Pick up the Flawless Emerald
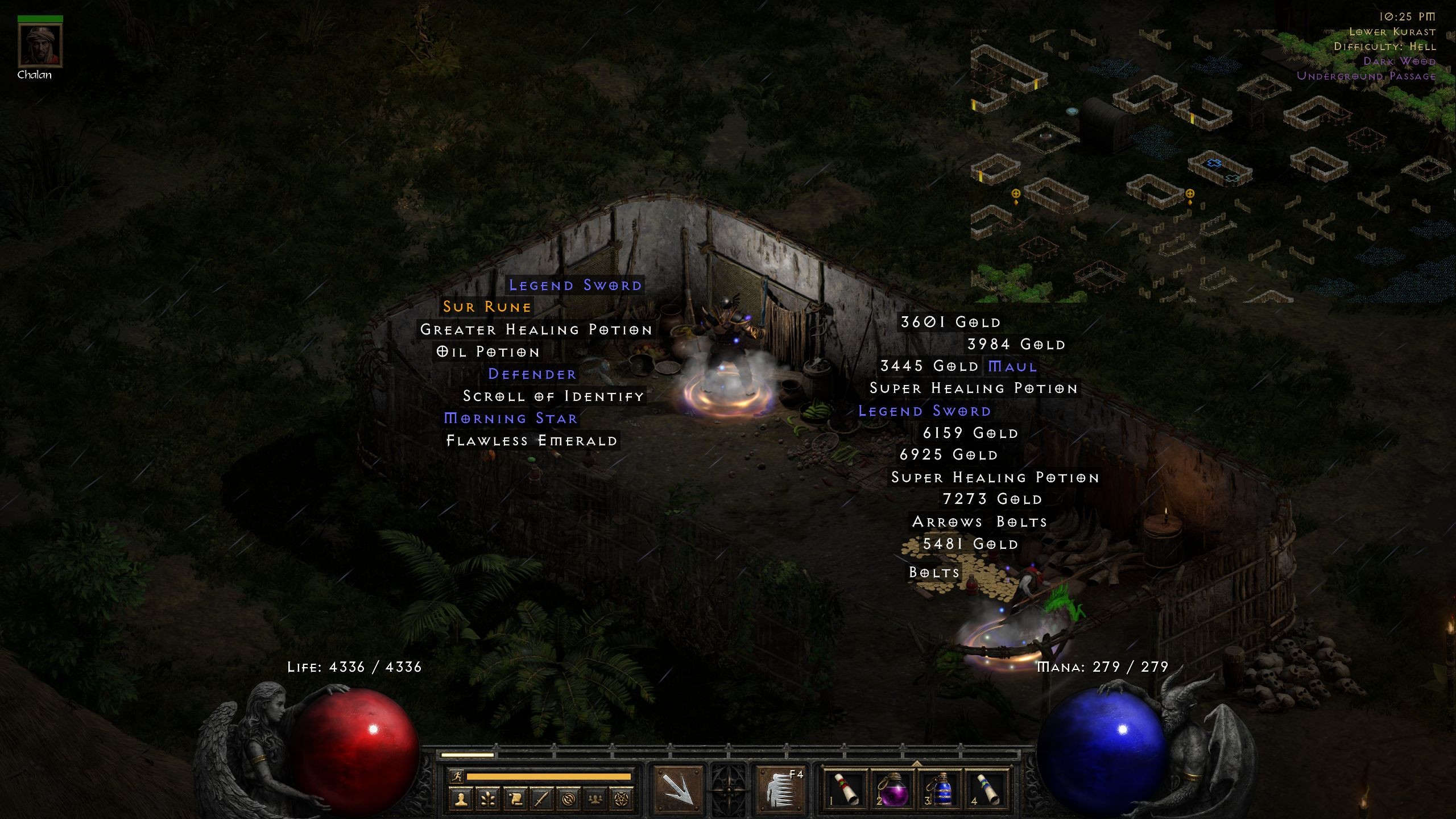 (532, 440)
